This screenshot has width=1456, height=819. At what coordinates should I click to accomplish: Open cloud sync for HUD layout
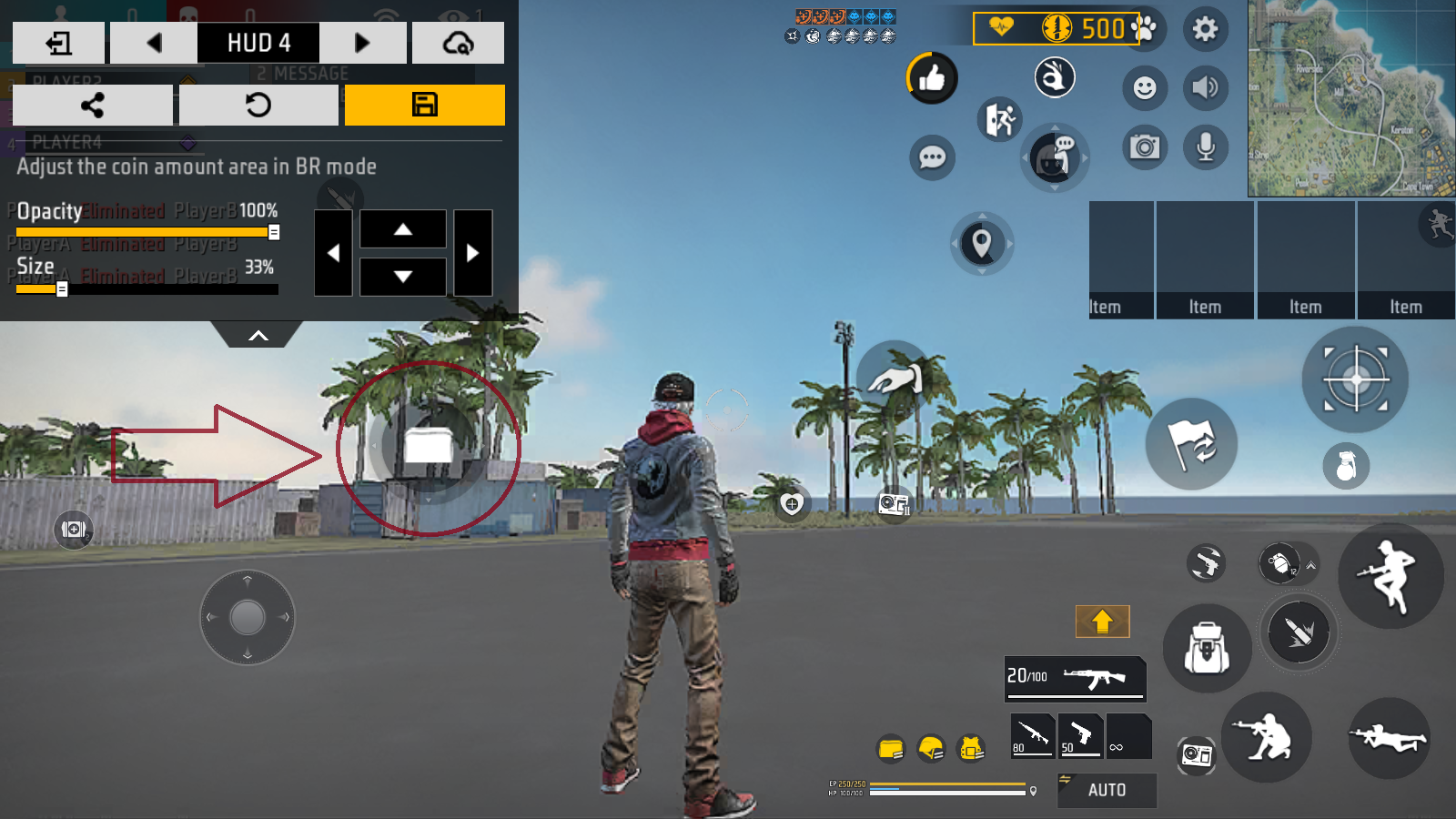coord(458,43)
